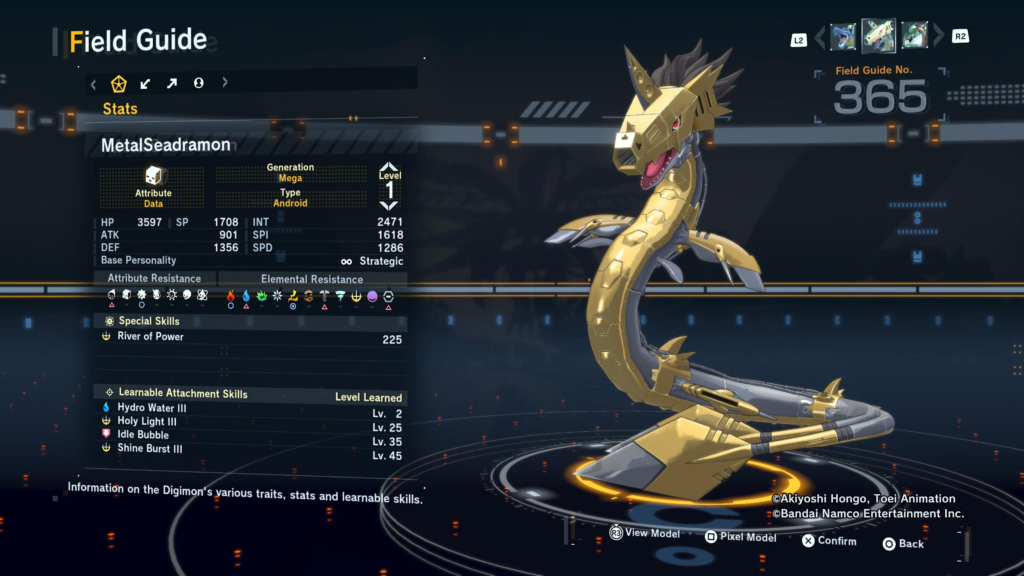The height and width of the screenshot is (576, 1024).
Task: Select the Shine Burst III skill row
Action: [x=250, y=449]
